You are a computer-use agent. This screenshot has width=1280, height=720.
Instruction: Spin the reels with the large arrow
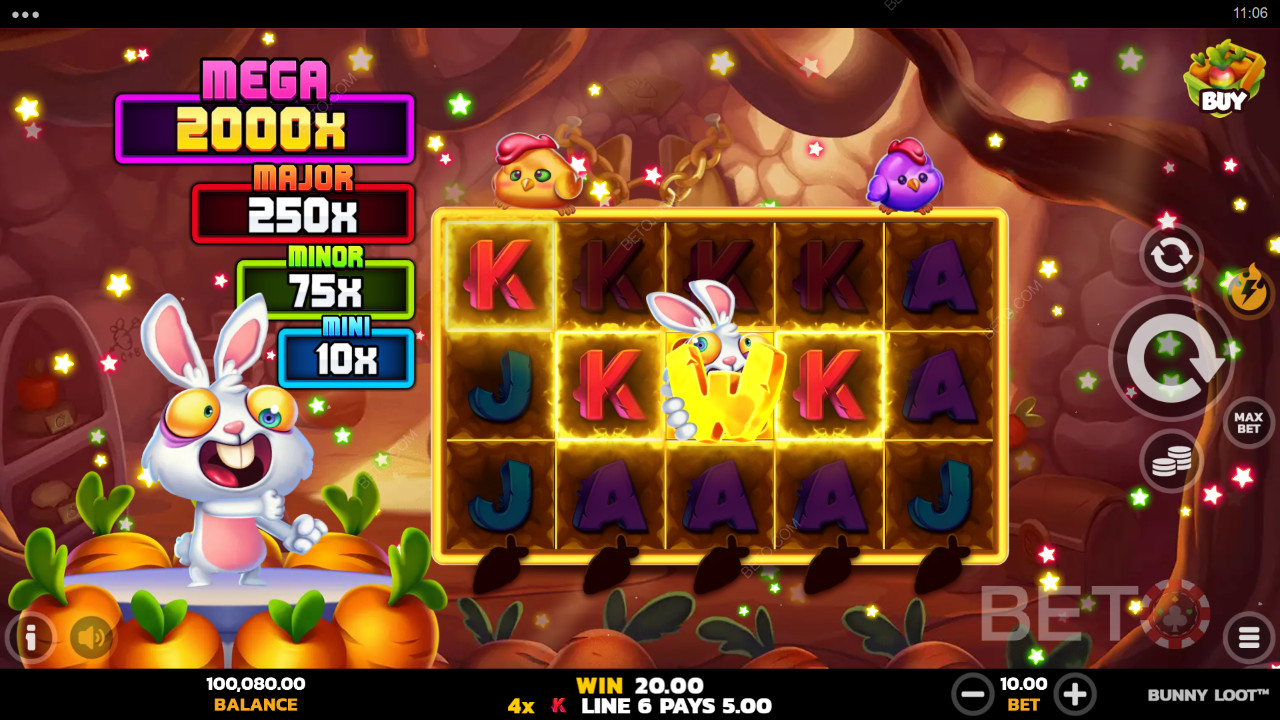pos(1170,357)
